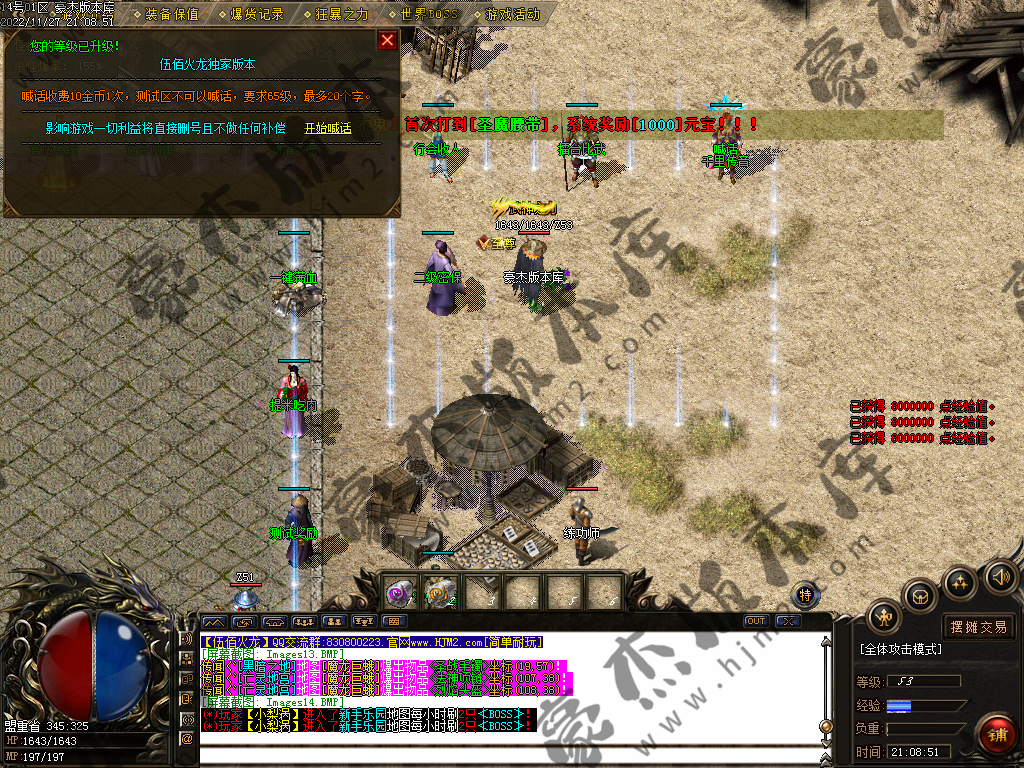Open the 世界BOSS menu

click(427, 14)
